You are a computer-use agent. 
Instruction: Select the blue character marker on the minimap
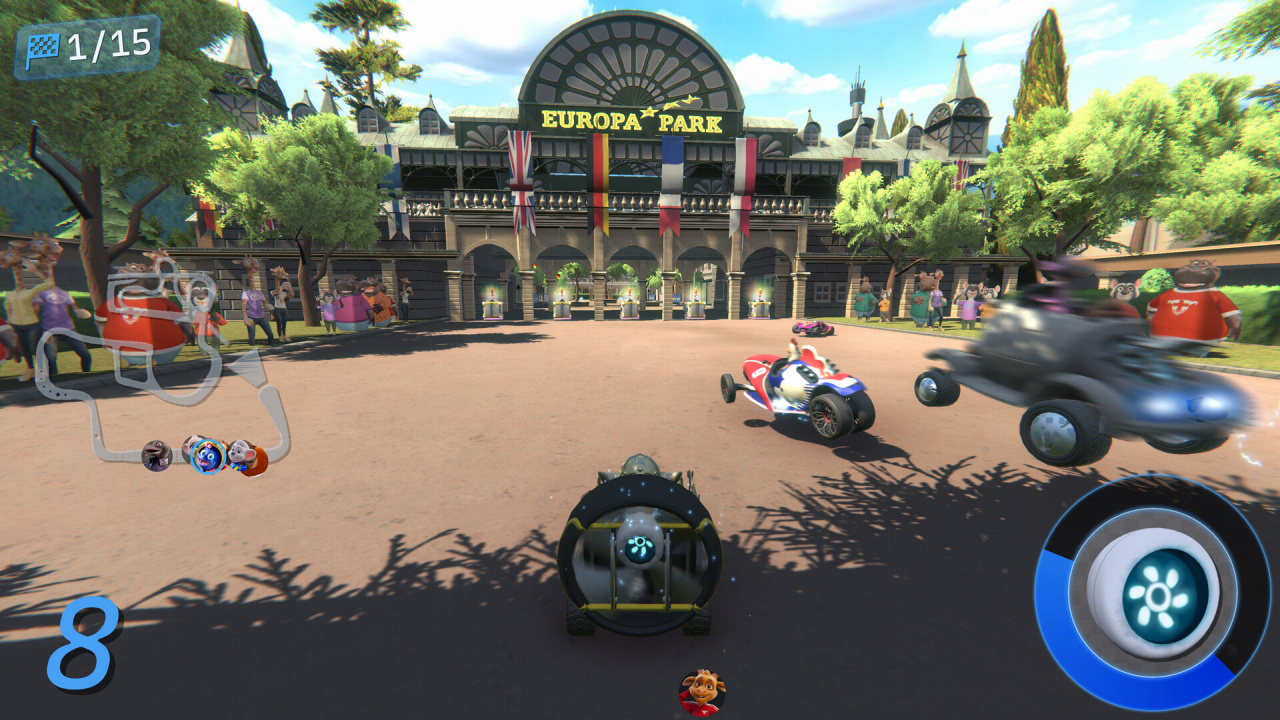[x=208, y=456]
